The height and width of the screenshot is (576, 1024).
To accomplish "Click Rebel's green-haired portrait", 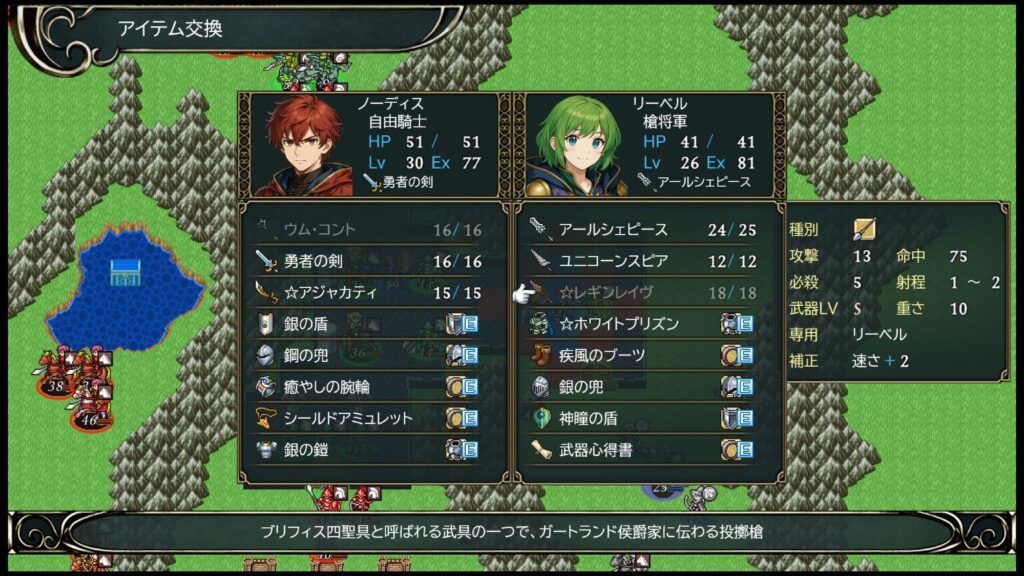I will [x=574, y=146].
